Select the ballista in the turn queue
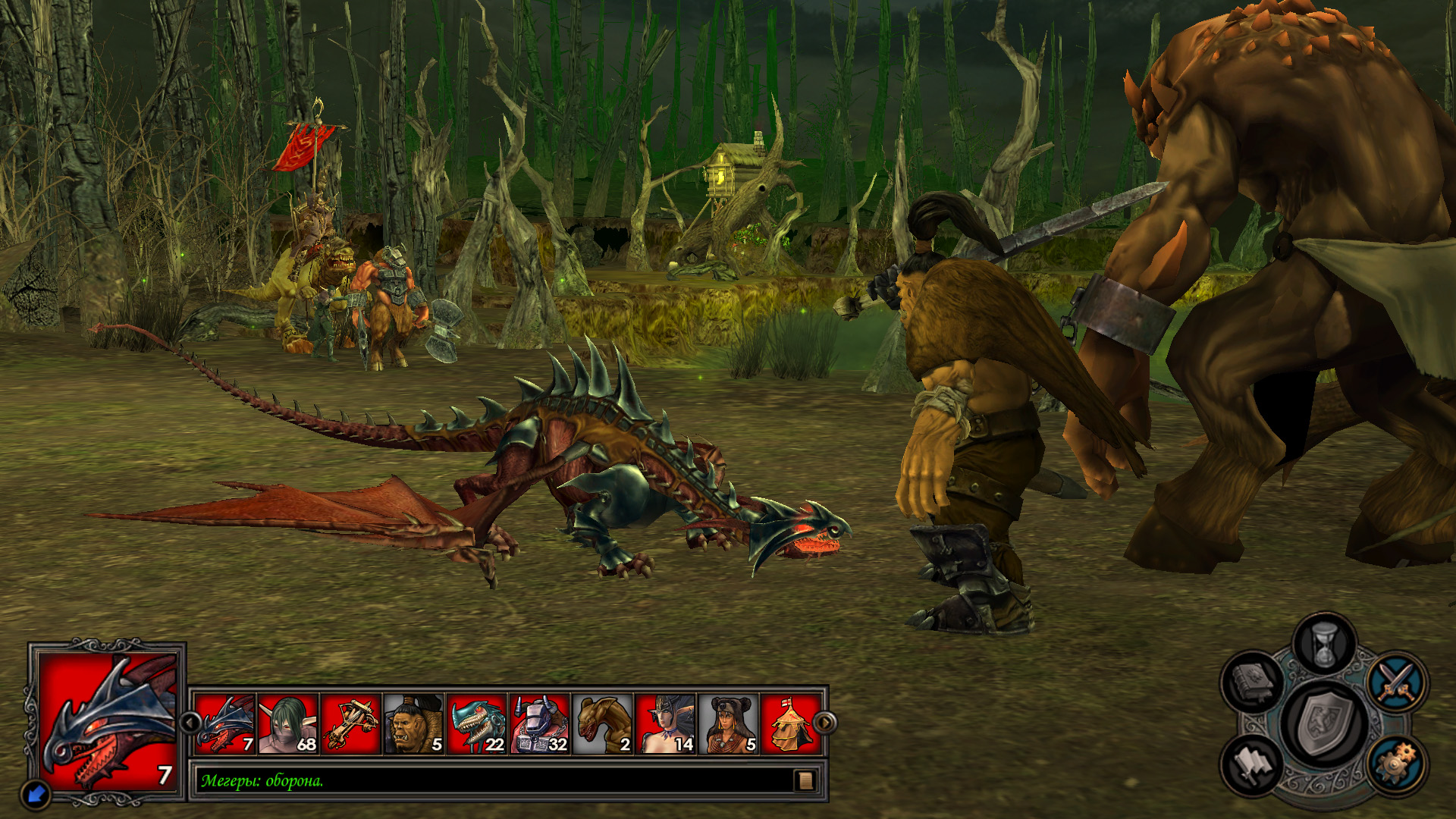The height and width of the screenshot is (819, 1456). click(351, 724)
